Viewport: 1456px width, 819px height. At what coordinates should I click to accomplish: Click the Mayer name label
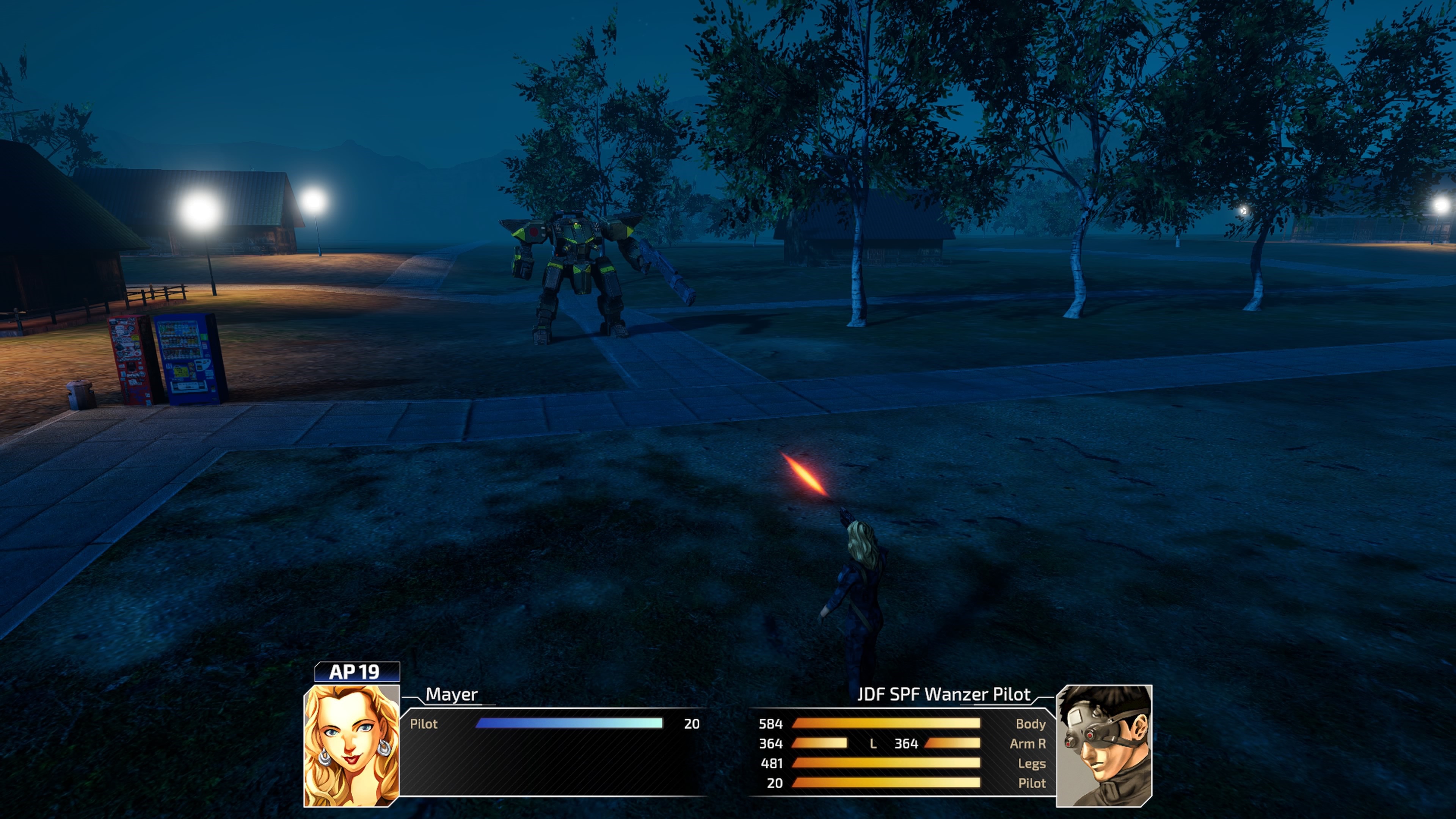point(451,697)
